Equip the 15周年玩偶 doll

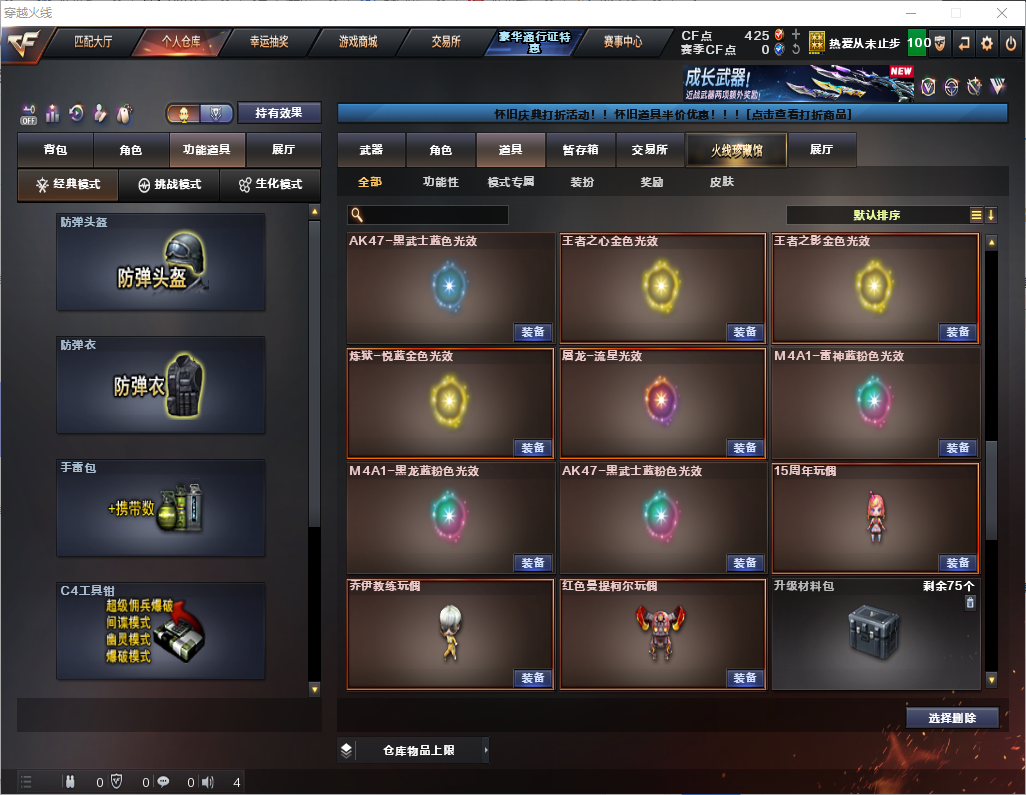point(957,563)
